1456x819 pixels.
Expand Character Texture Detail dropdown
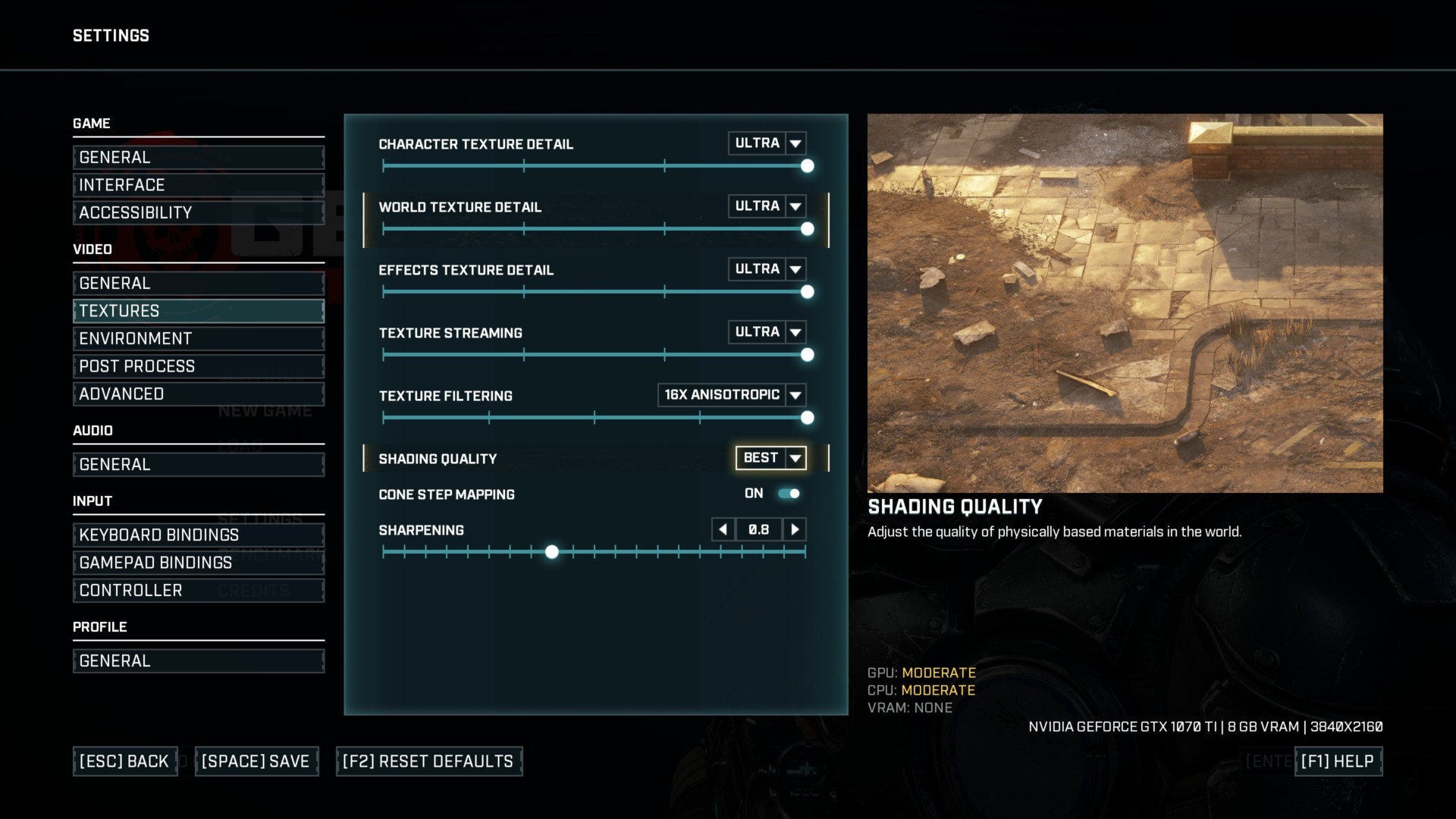[x=795, y=143]
